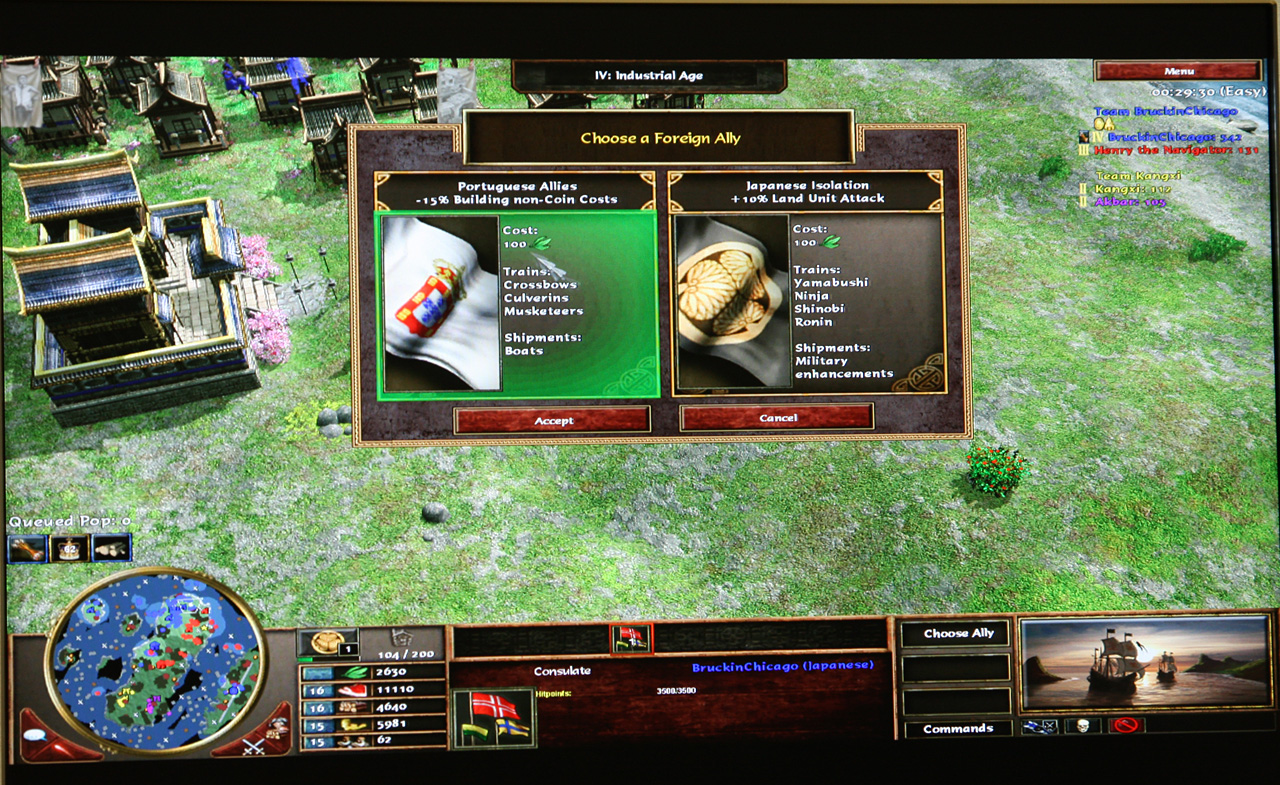Select the crown icon above the minimap

69,548
